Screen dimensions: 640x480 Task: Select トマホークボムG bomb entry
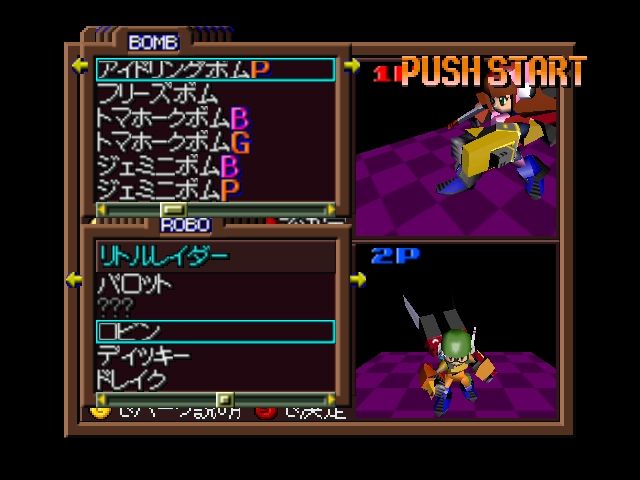(x=172, y=142)
